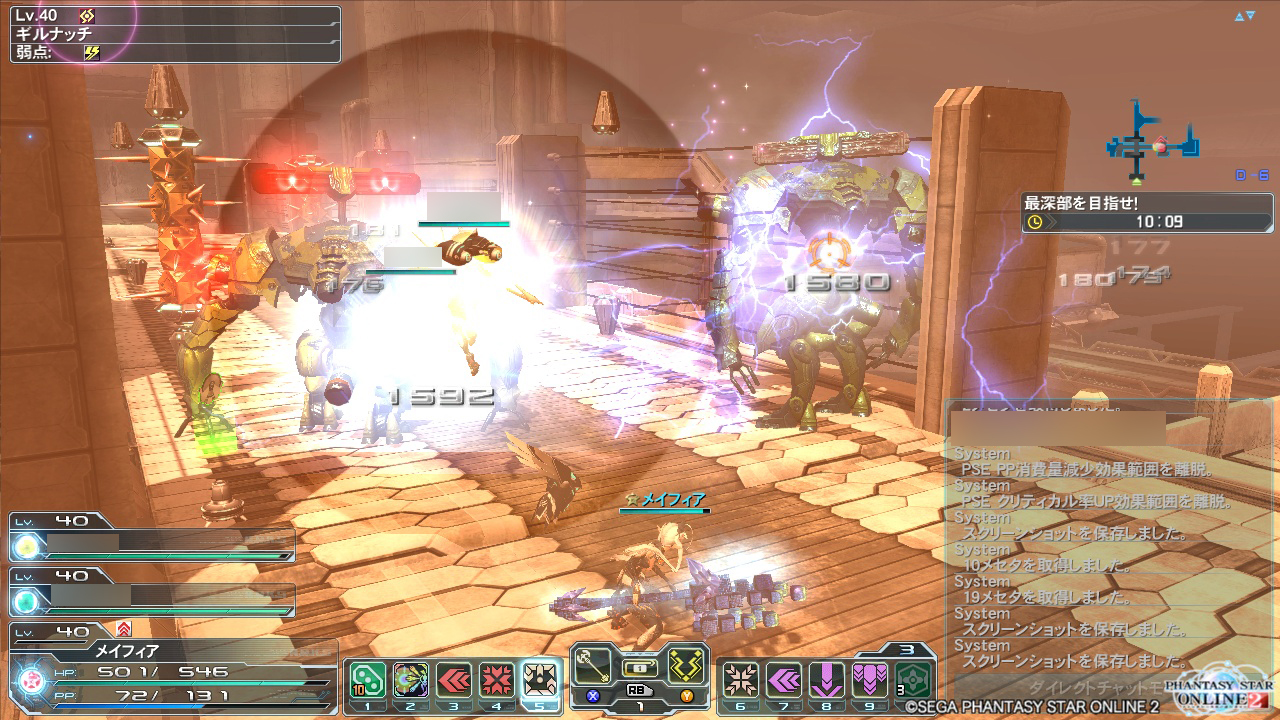This screenshot has width=1280, height=720.
Task: Activate the multicolor burst skill in slot 2
Action: coord(410,681)
